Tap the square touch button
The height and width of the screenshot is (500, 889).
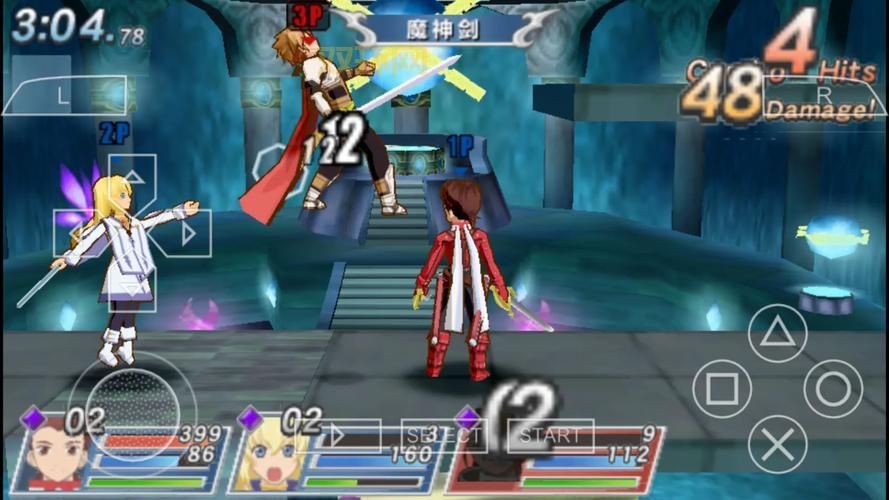click(x=722, y=388)
